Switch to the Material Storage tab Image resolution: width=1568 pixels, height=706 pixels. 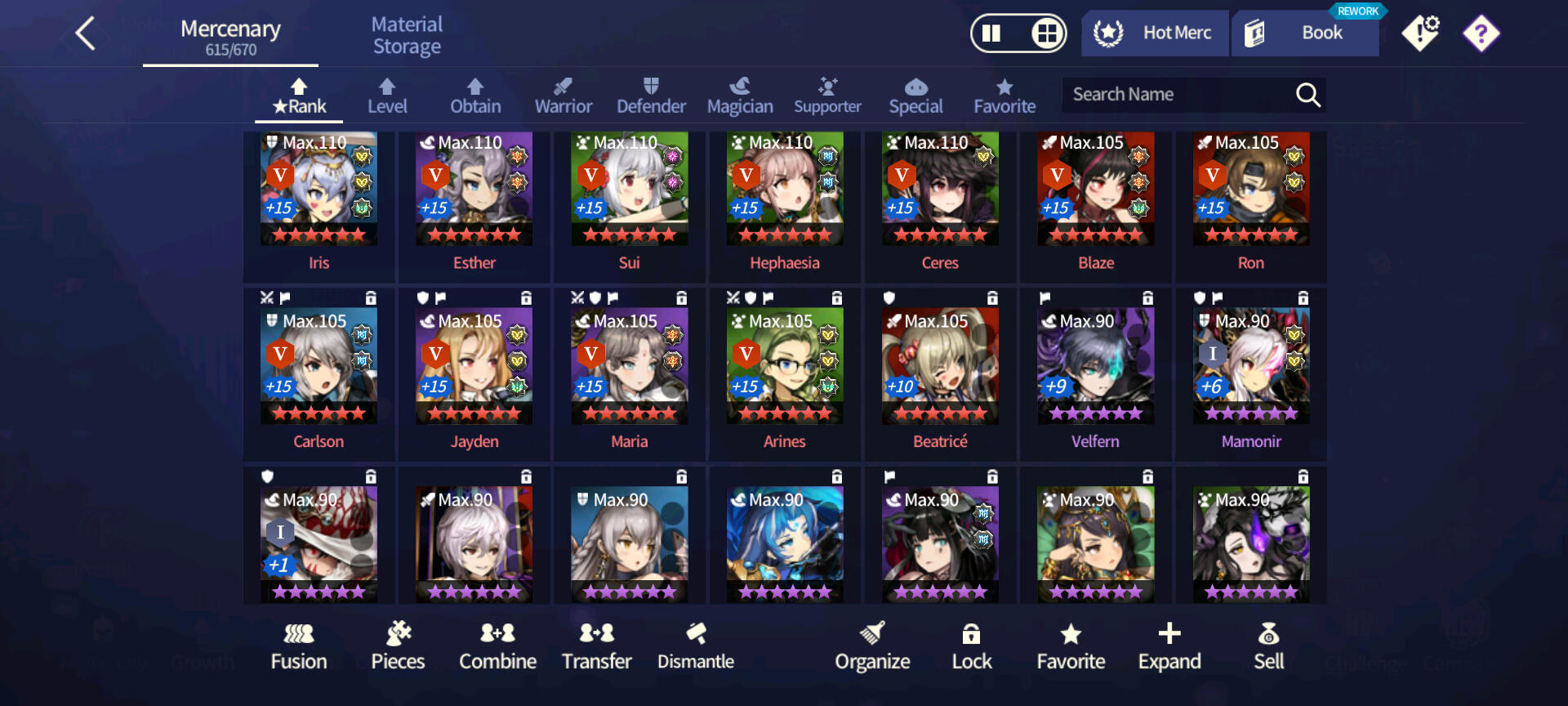coord(407,36)
